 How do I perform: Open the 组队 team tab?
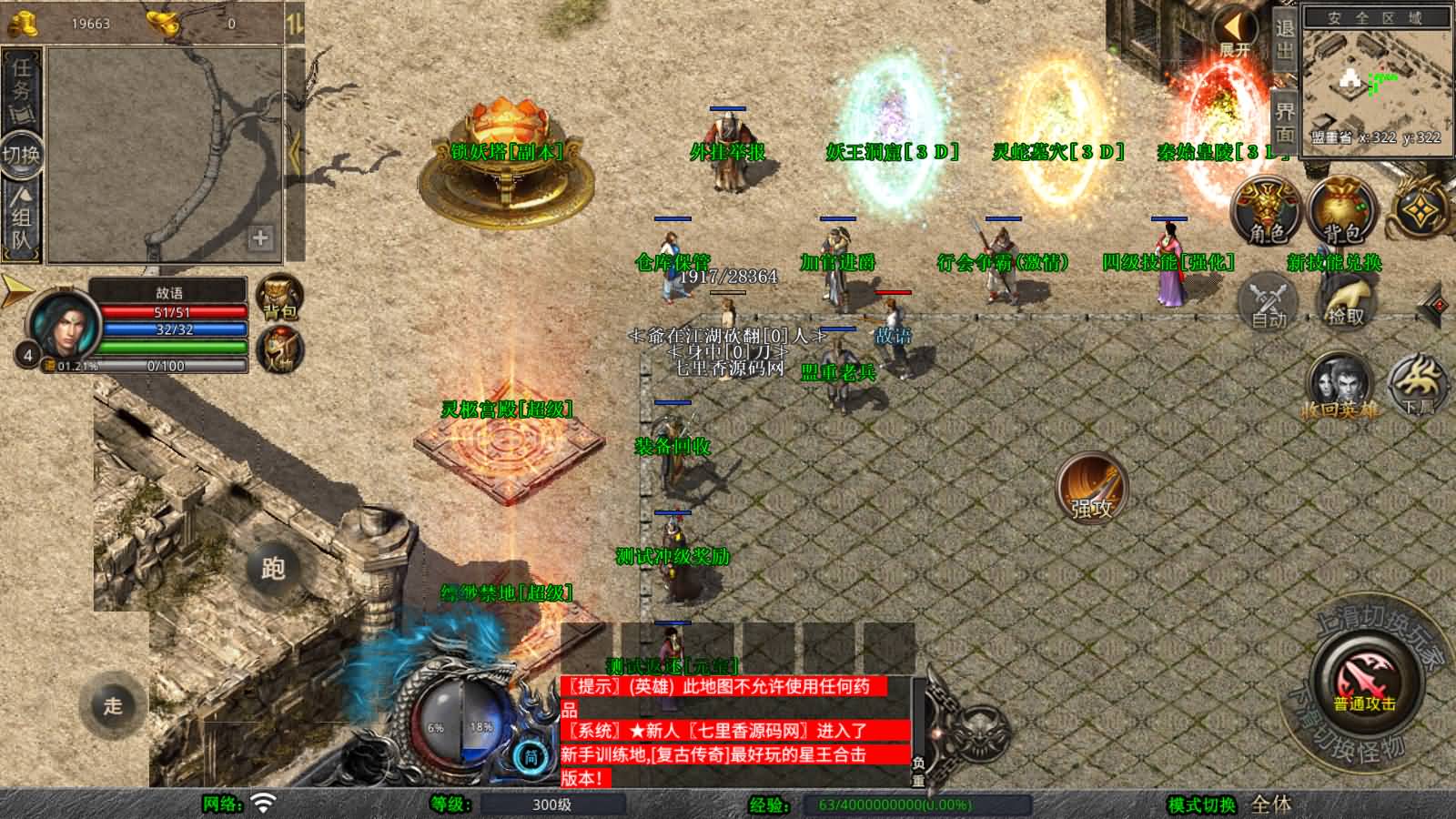point(20,221)
